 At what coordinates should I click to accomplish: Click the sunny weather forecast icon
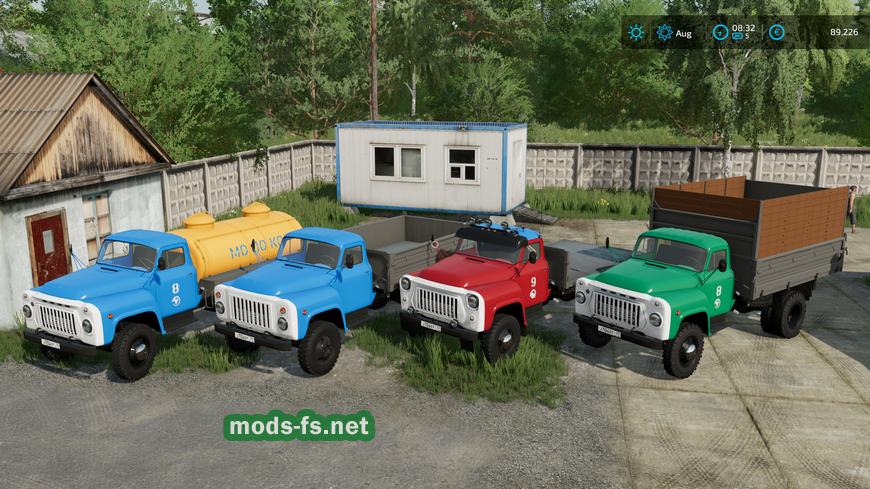click(x=636, y=32)
